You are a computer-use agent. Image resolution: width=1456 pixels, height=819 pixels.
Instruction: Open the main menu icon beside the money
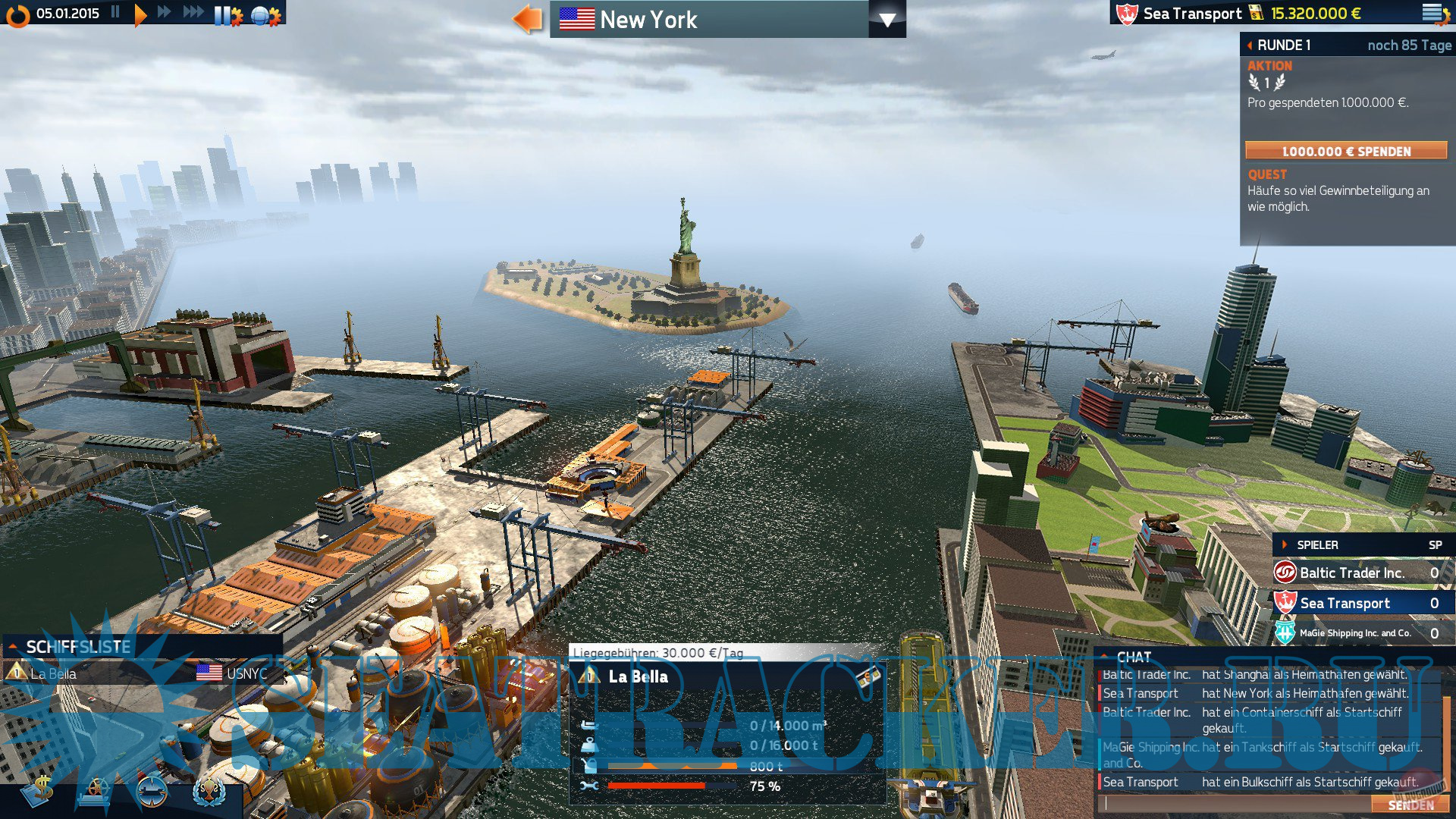click(x=1434, y=14)
